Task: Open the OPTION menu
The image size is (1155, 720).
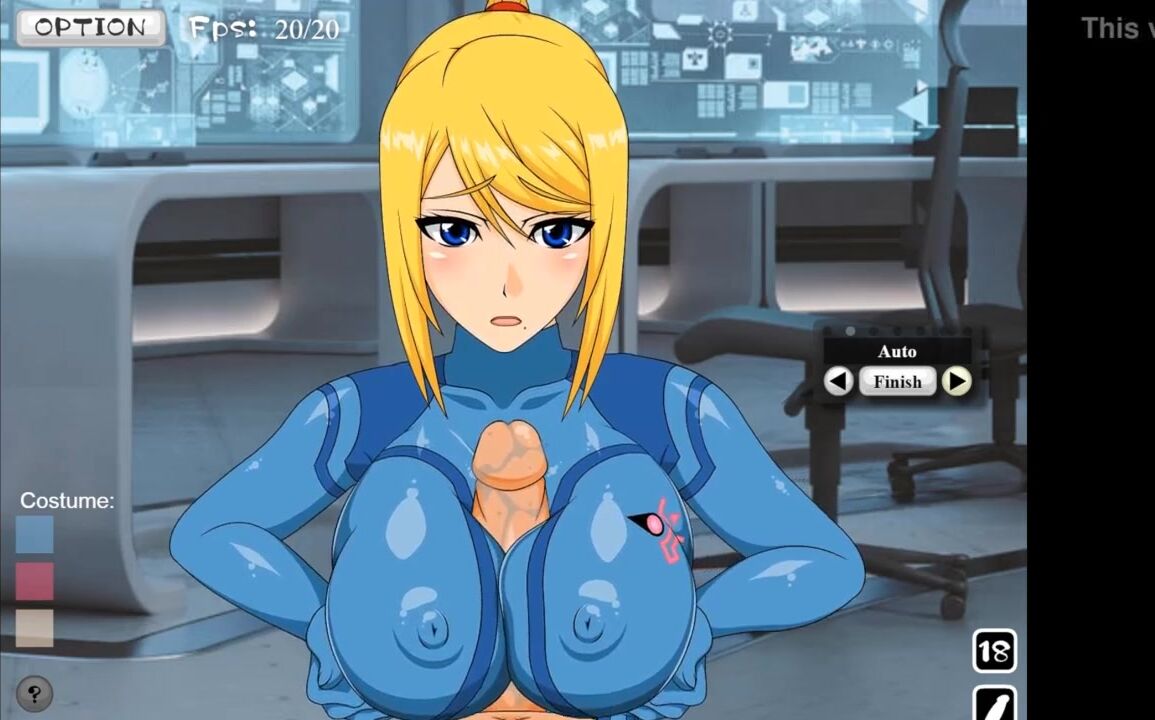Action: 91,27
